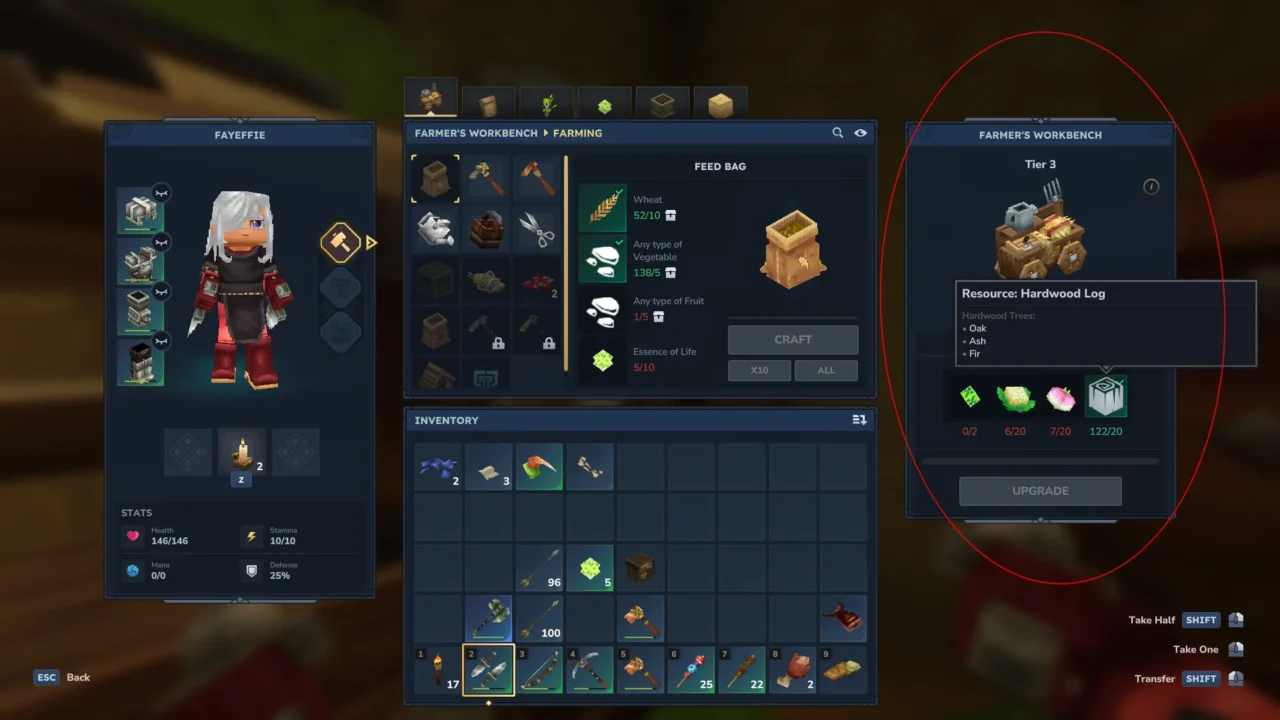Switch to the planter box crafting tab
1280x720 pixels.
662,104
